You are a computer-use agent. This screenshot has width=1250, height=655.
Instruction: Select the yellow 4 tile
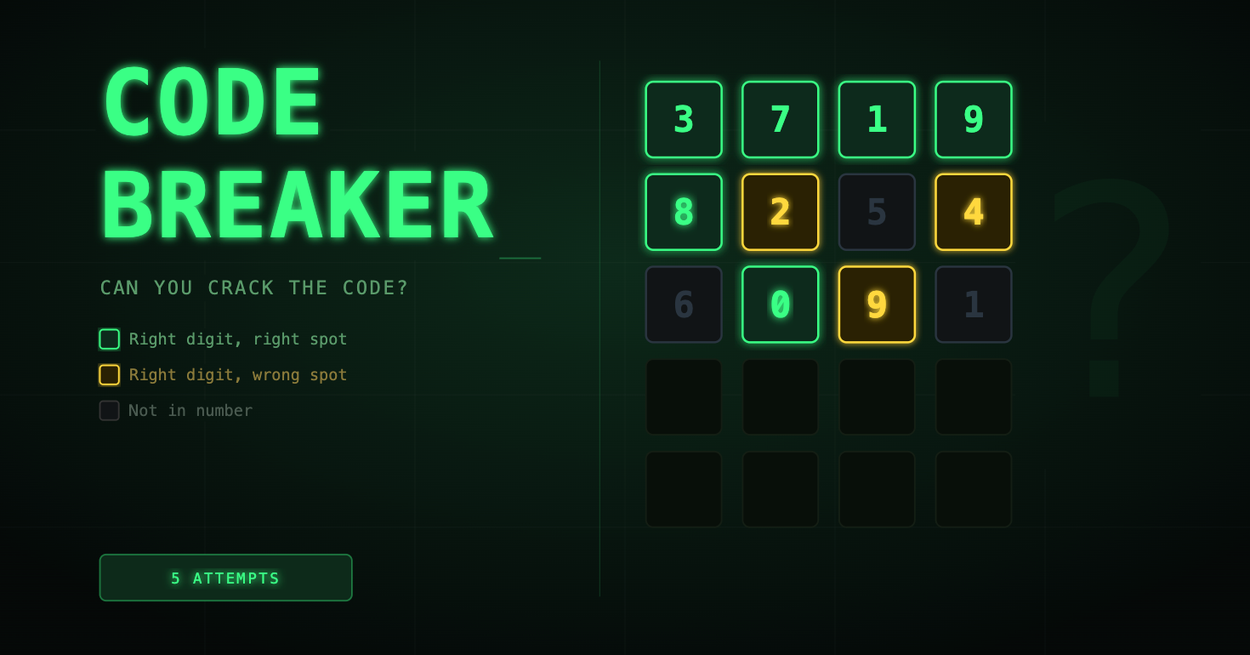tap(973, 212)
